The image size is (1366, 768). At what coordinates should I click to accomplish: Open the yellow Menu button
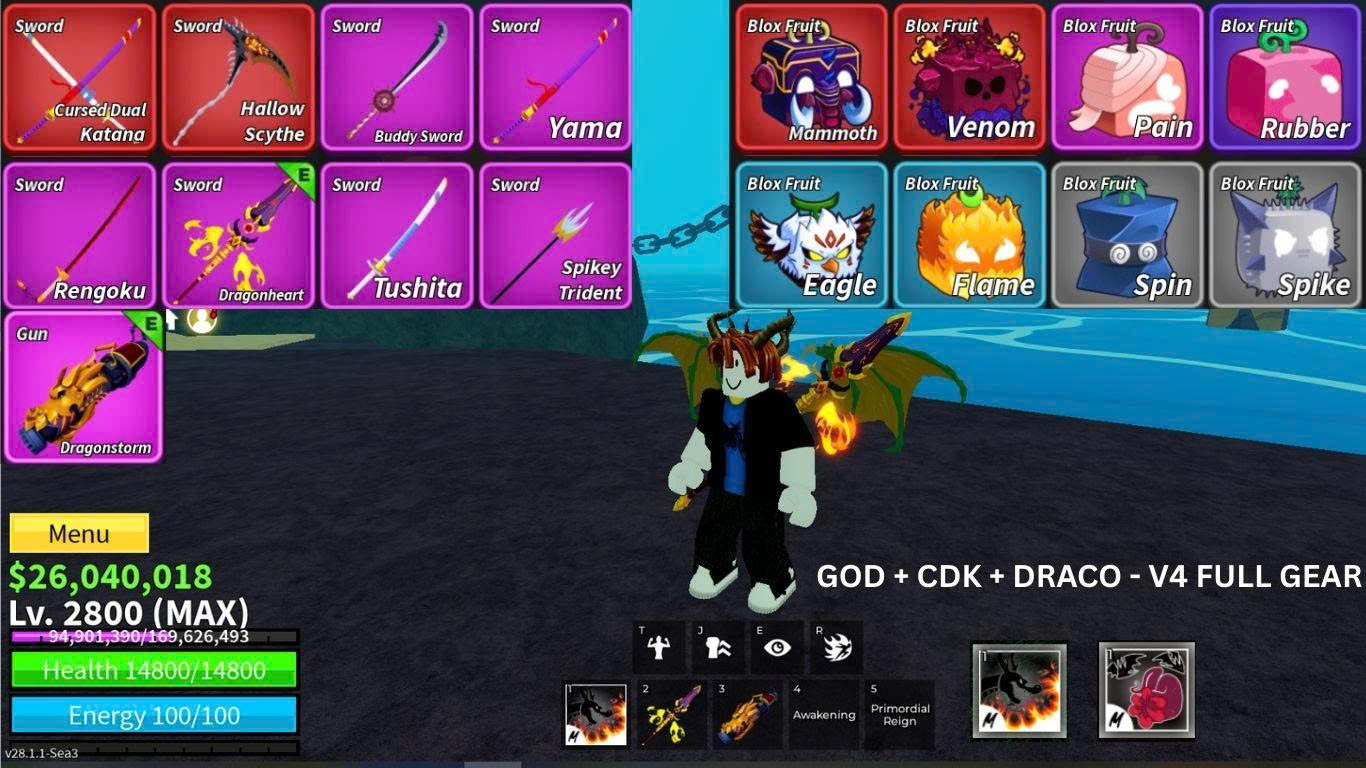coord(79,533)
